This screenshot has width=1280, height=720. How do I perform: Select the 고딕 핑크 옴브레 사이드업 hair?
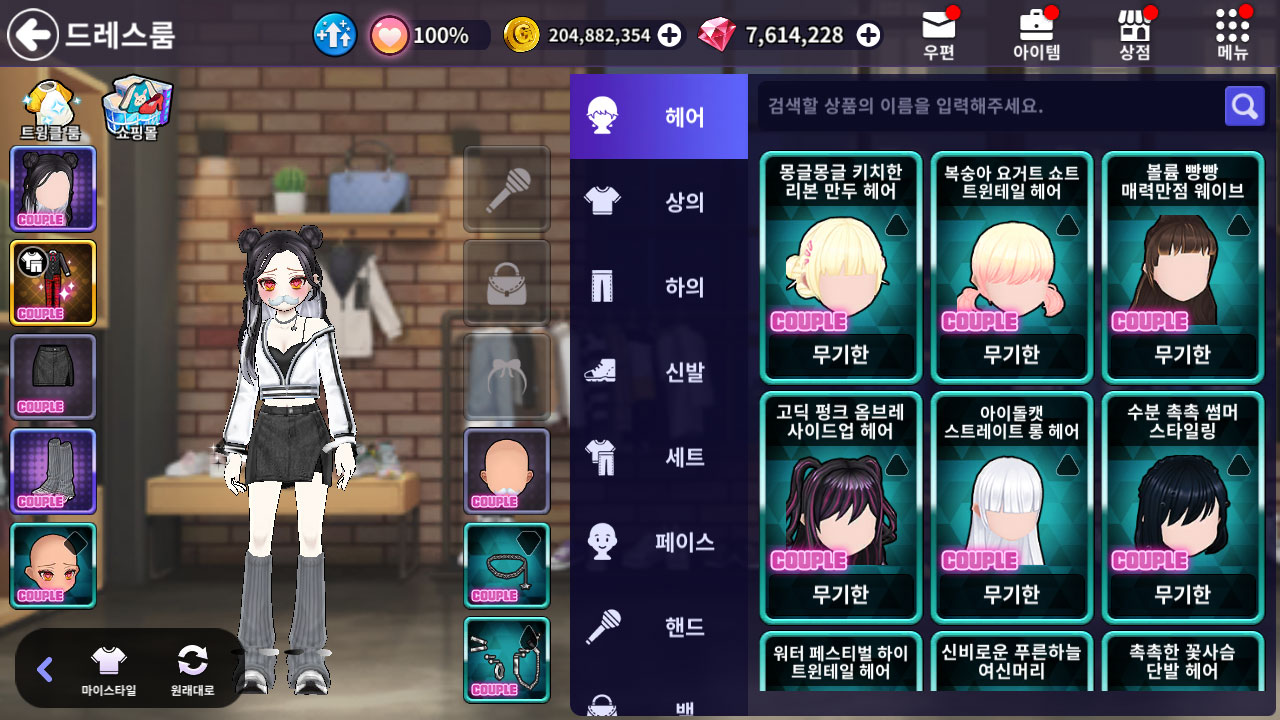tap(841, 507)
